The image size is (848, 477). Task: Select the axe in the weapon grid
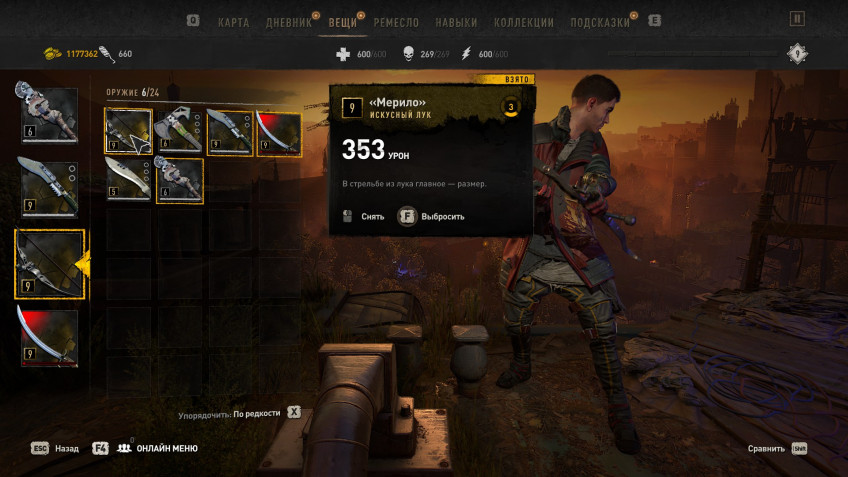coord(180,132)
